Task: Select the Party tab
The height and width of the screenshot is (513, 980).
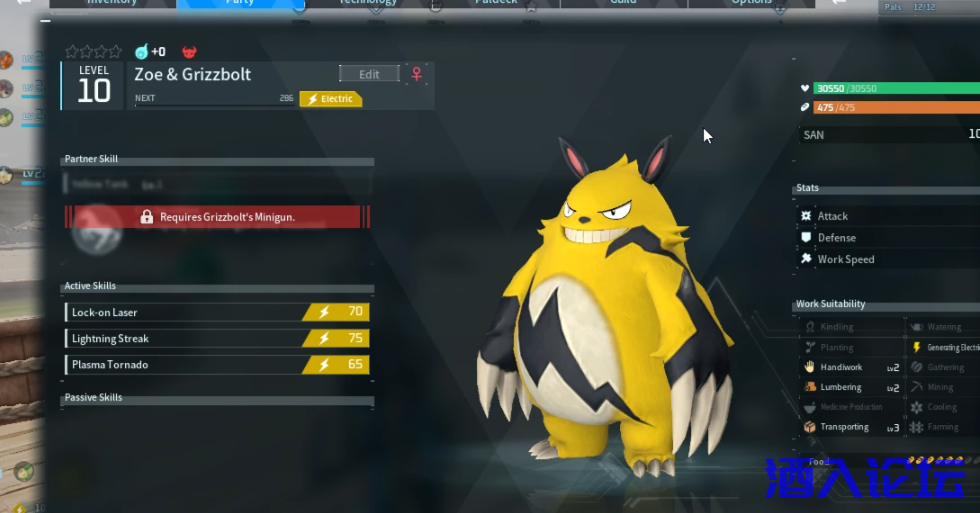Action: pos(240,3)
